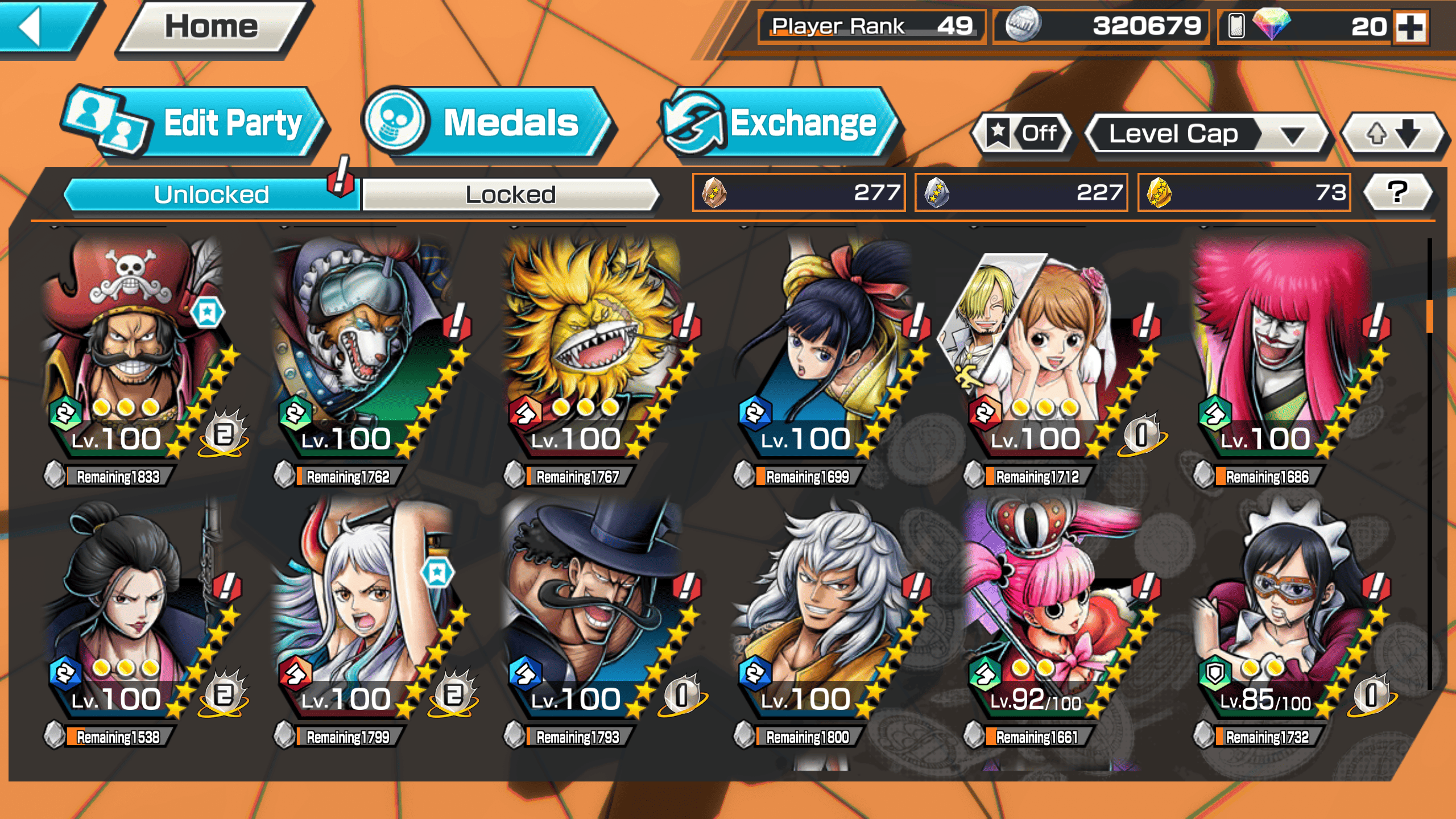The width and height of the screenshot is (1456, 819).
Task: Open the Level Cap sort dropdown
Action: 1206,134
